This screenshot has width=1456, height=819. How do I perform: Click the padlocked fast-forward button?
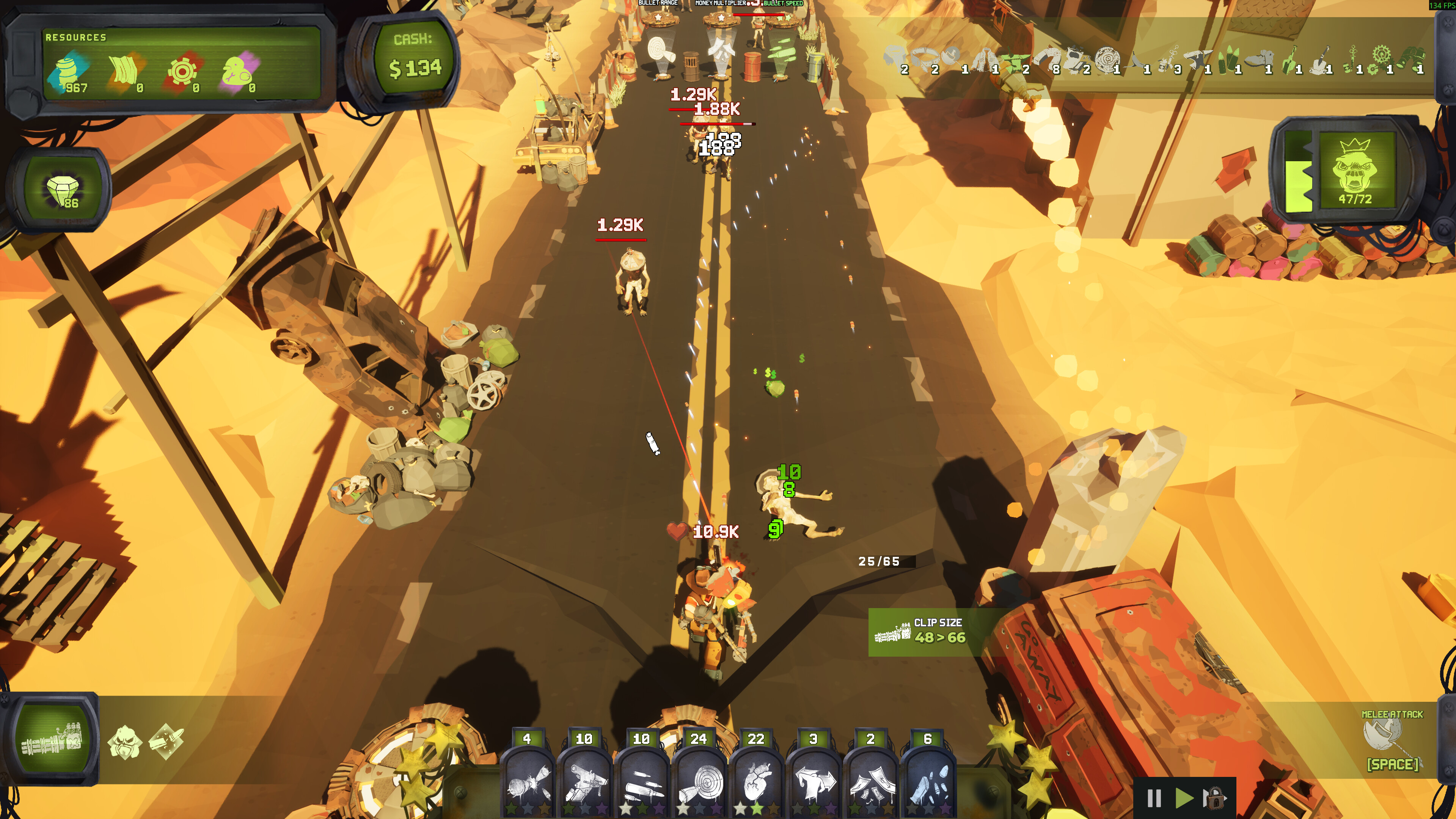point(1214,798)
